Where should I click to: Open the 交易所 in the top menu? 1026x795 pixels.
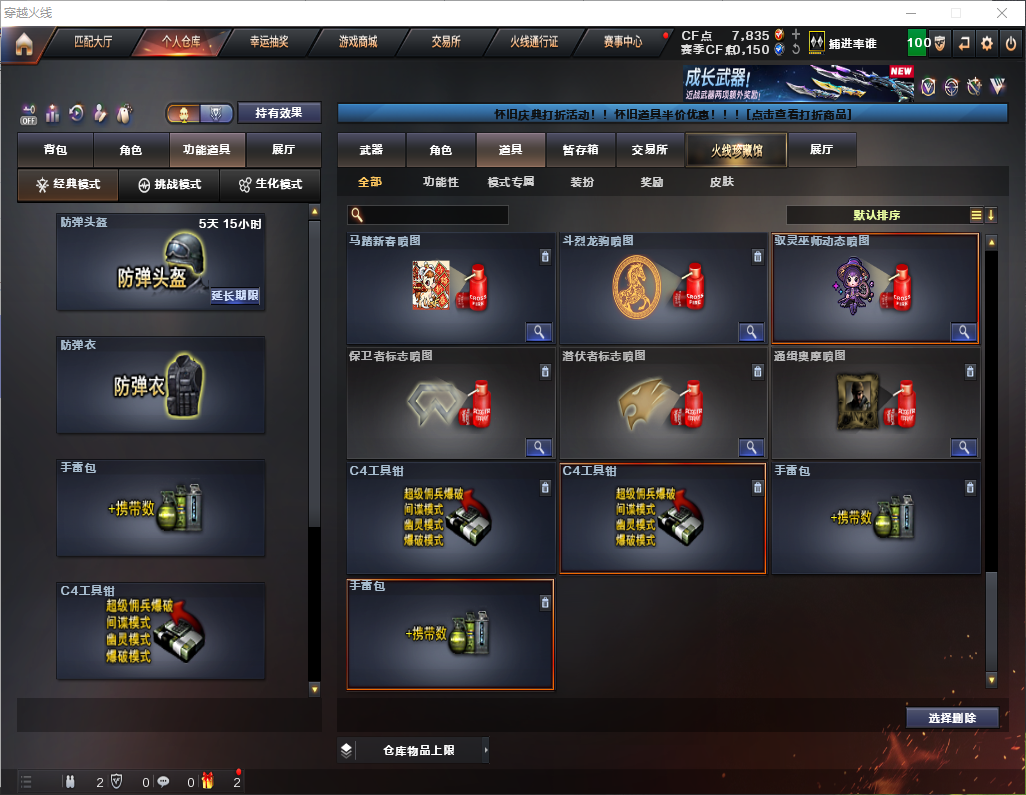(x=446, y=43)
